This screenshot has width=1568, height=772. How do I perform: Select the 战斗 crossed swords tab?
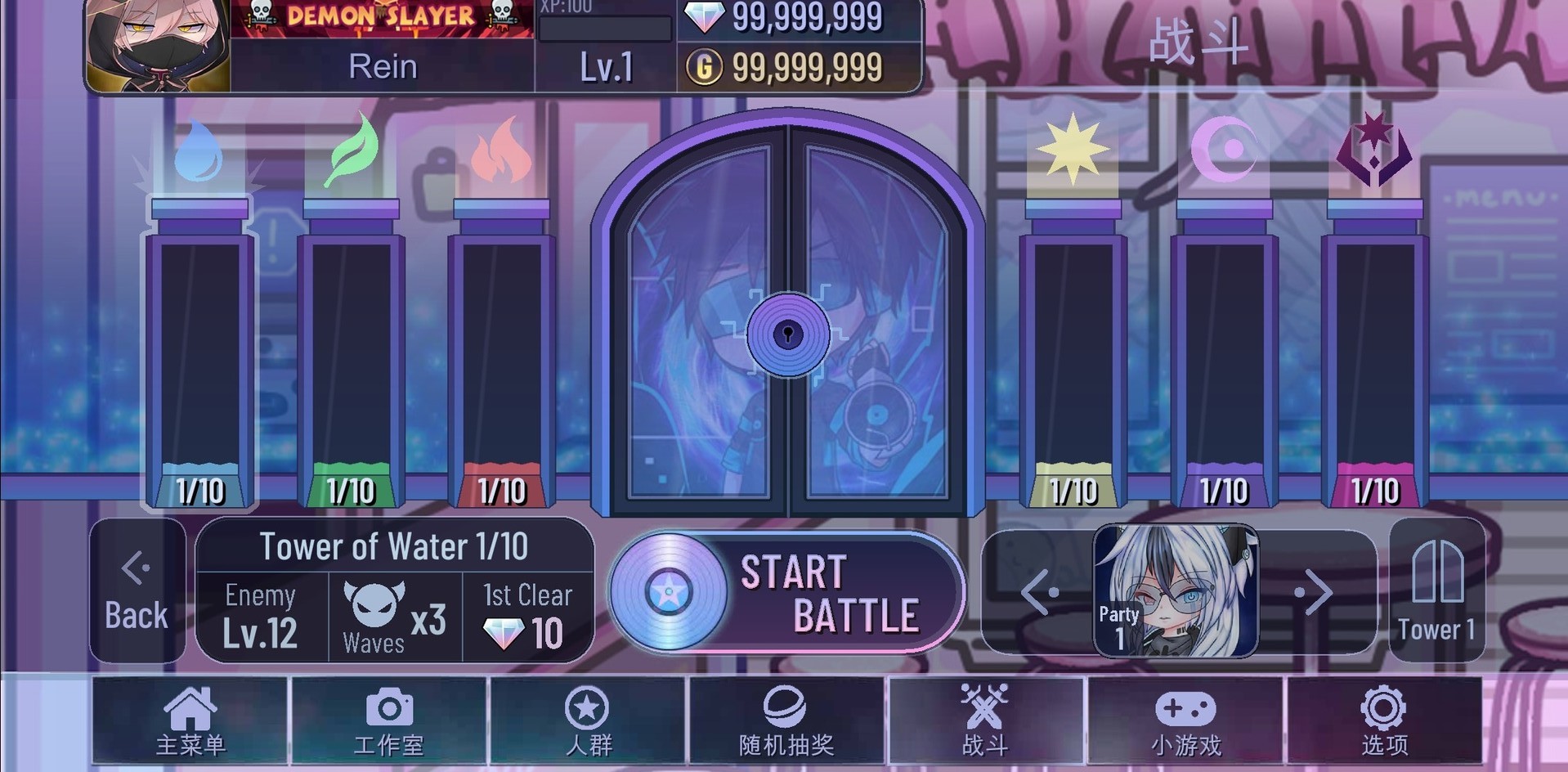click(x=985, y=720)
